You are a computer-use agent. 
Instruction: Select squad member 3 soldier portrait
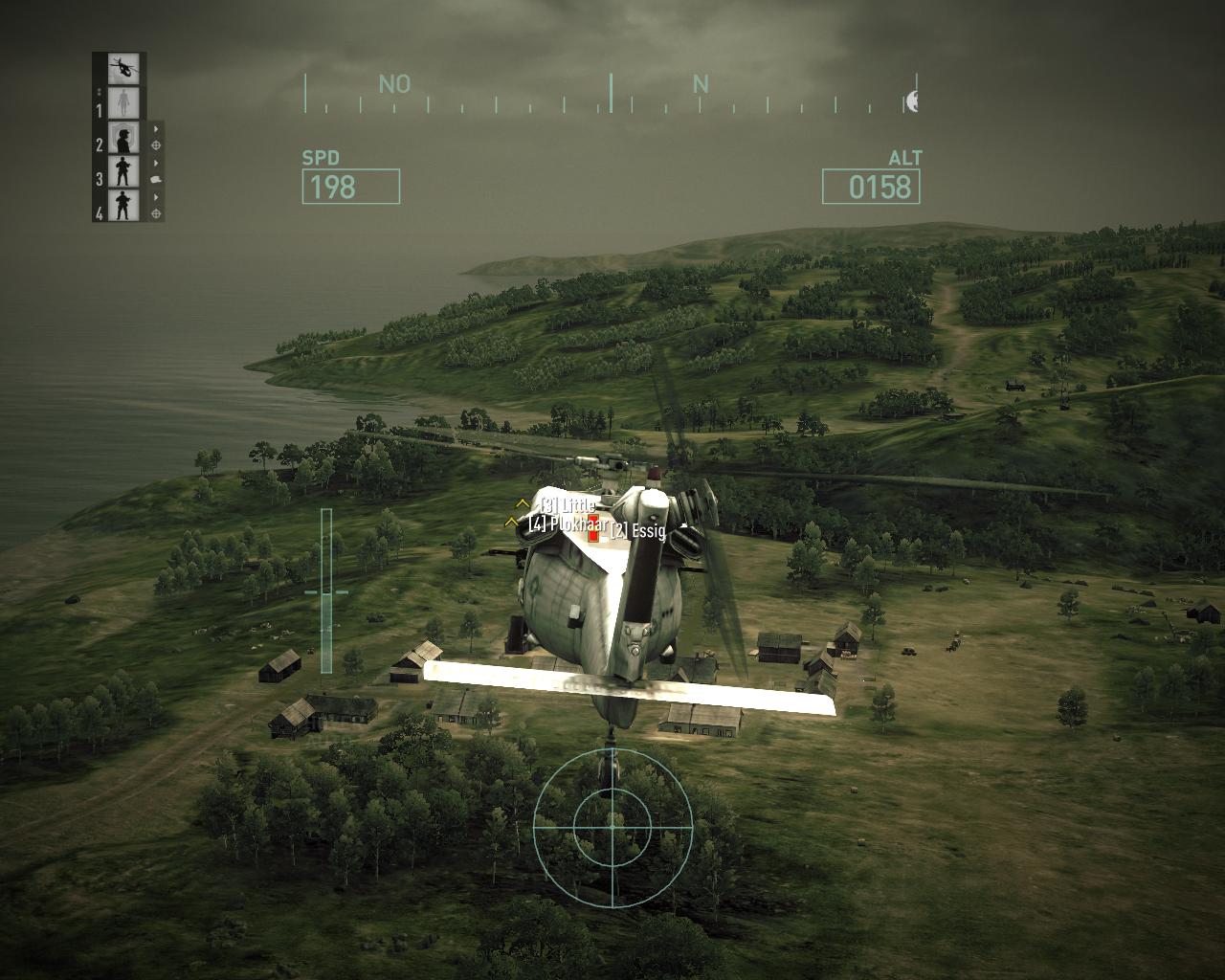click(123, 171)
